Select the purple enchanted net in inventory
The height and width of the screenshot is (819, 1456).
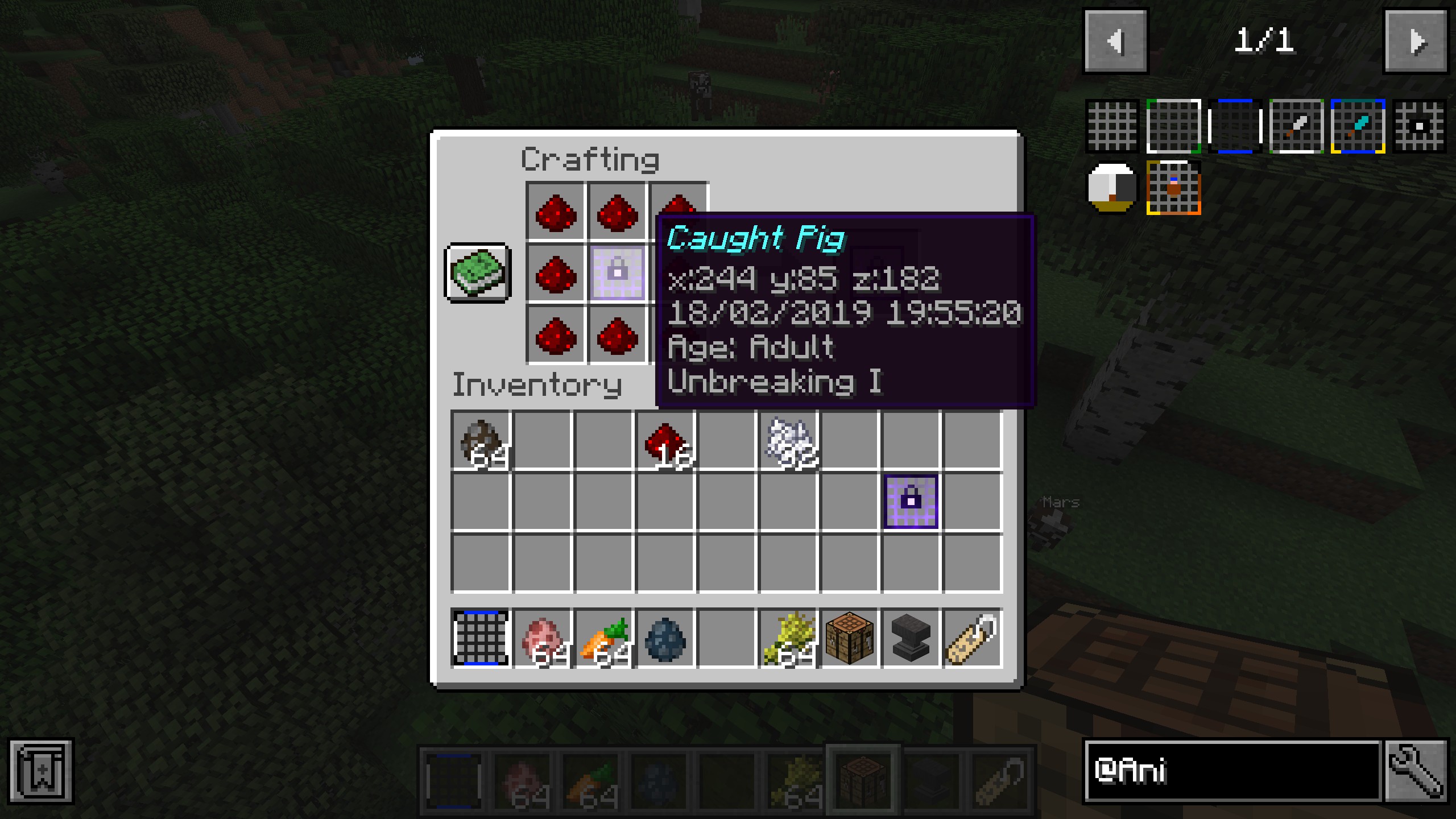coord(911,502)
